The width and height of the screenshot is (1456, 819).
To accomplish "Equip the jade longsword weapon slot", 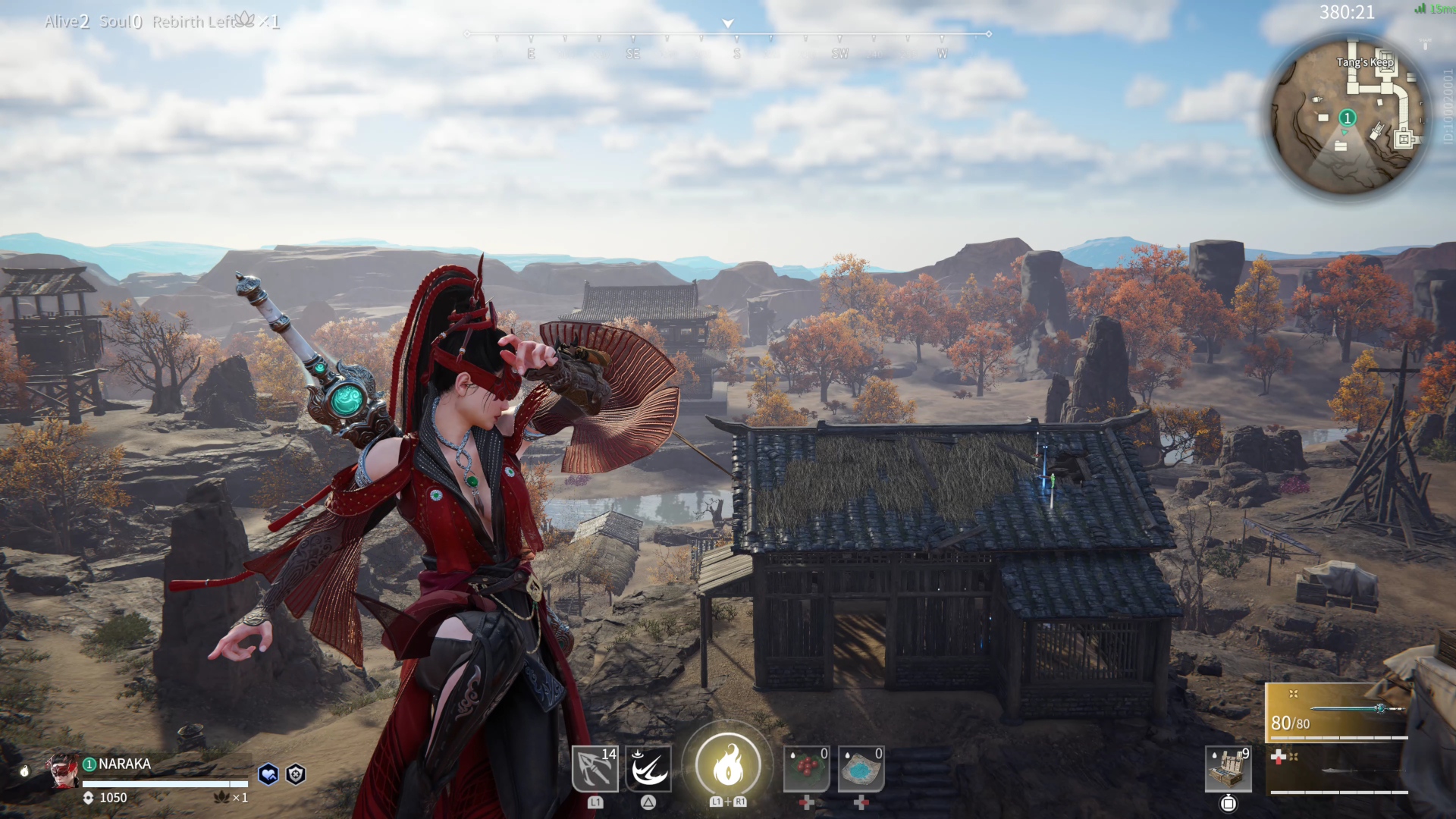I will tap(1339, 713).
